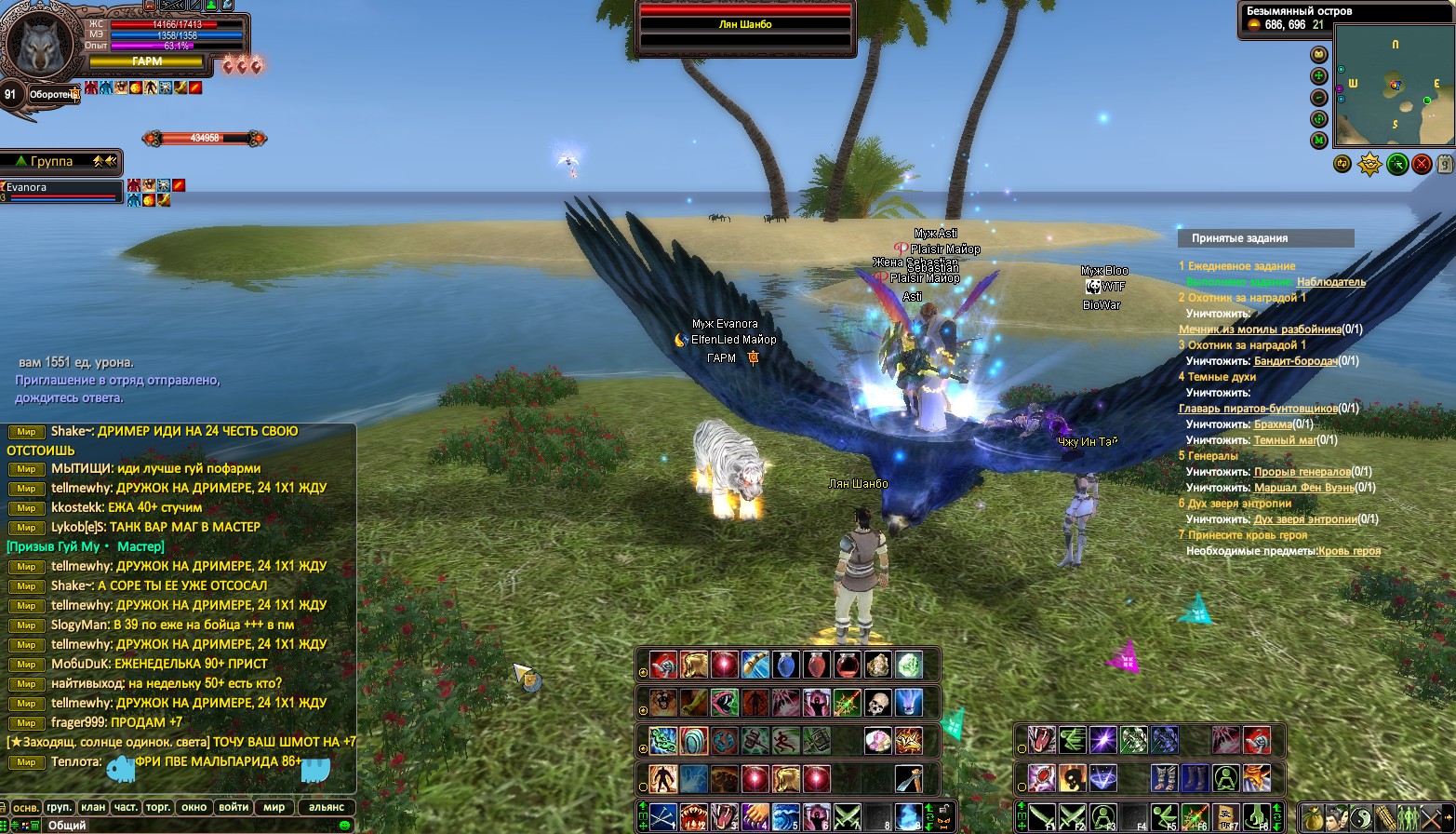Open the golden sun emblem menu
The width and height of the screenshot is (1456, 834).
click(x=1369, y=164)
